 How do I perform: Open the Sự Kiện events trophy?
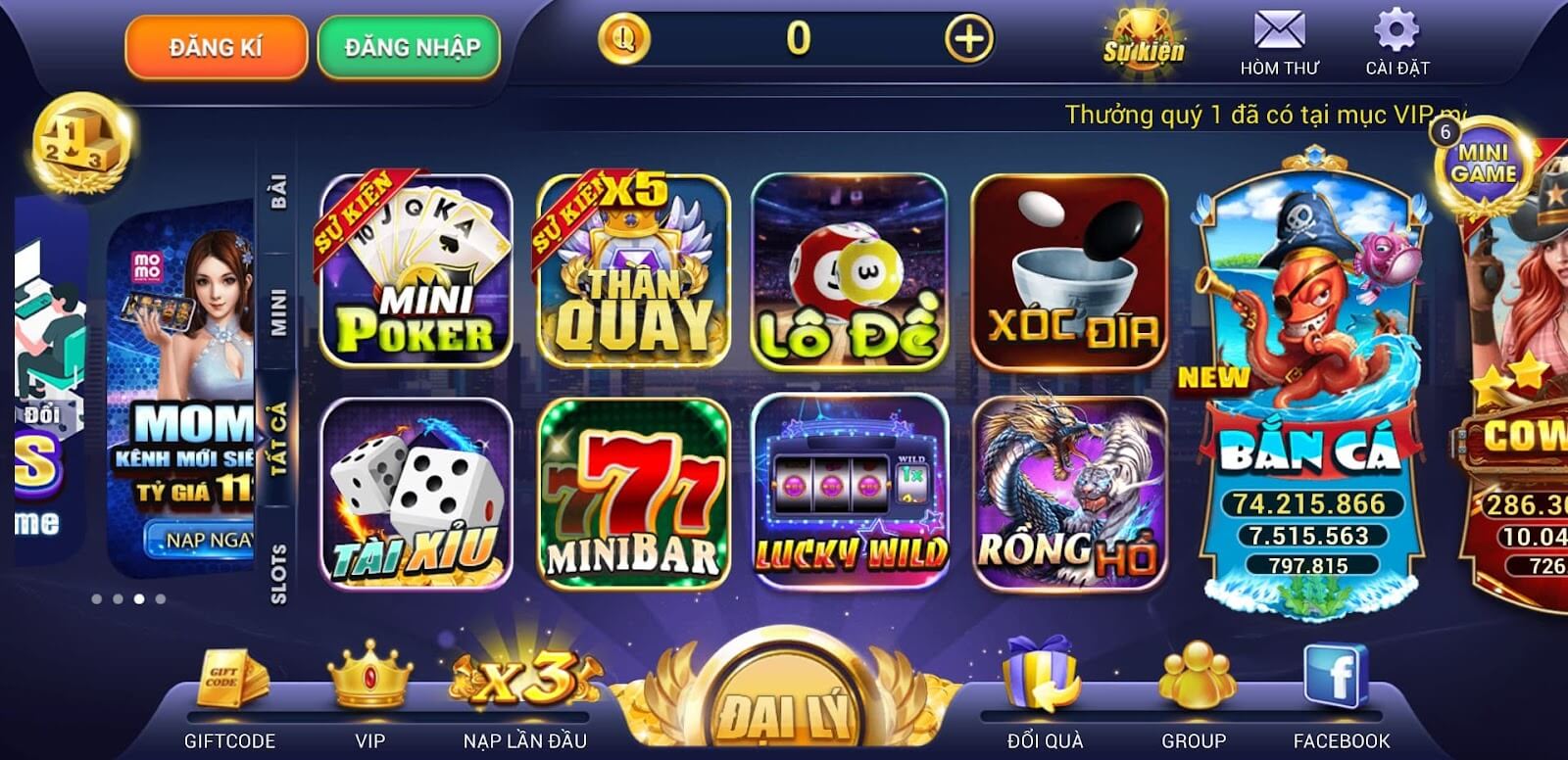(1143, 39)
